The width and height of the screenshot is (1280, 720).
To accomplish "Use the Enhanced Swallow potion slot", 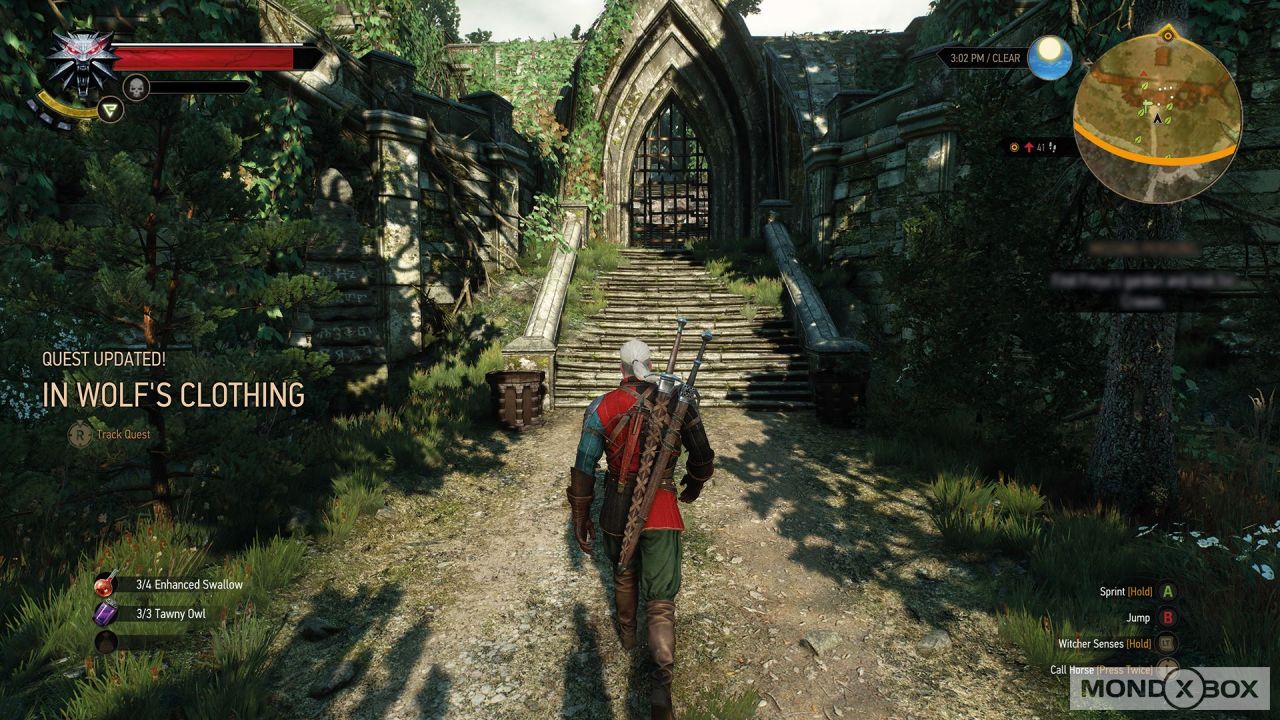I will (x=106, y=585).
